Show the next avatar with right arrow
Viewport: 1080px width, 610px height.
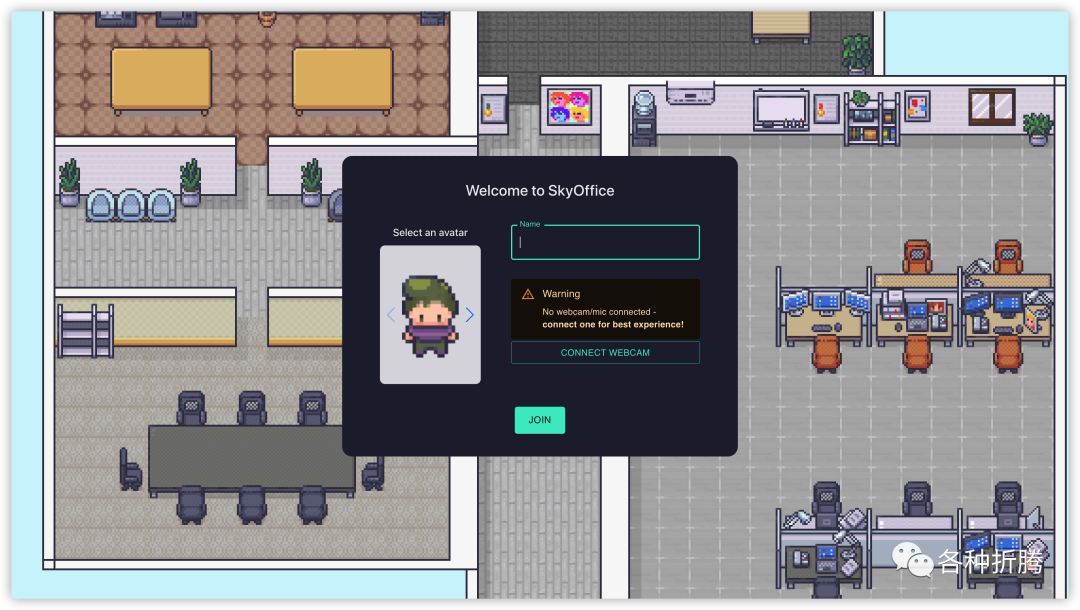click(x=470, y=315)
